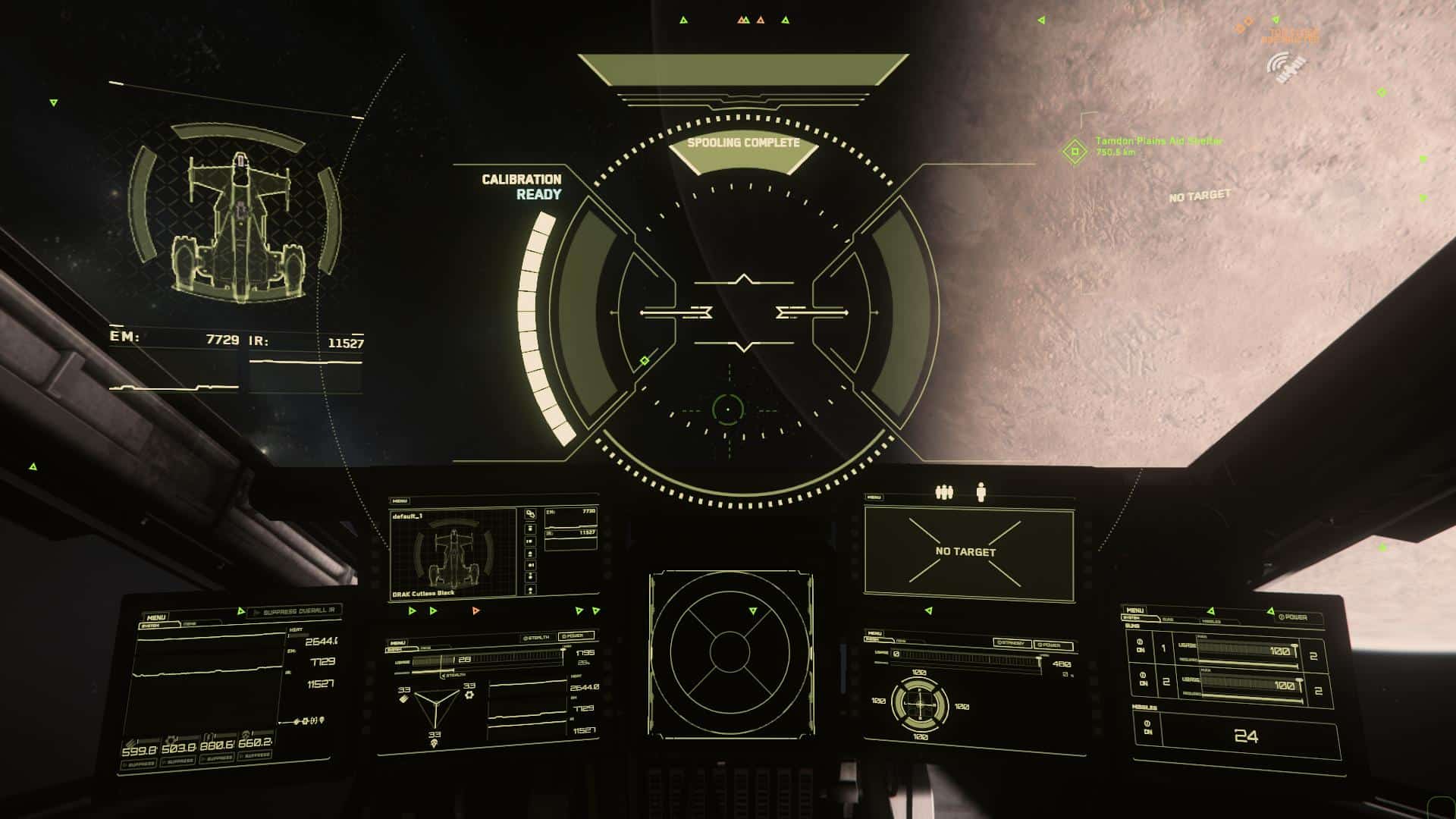1456x819 pixels.
Task: Open the MENU on the far-left heat display
Action: tap(156, 617)
